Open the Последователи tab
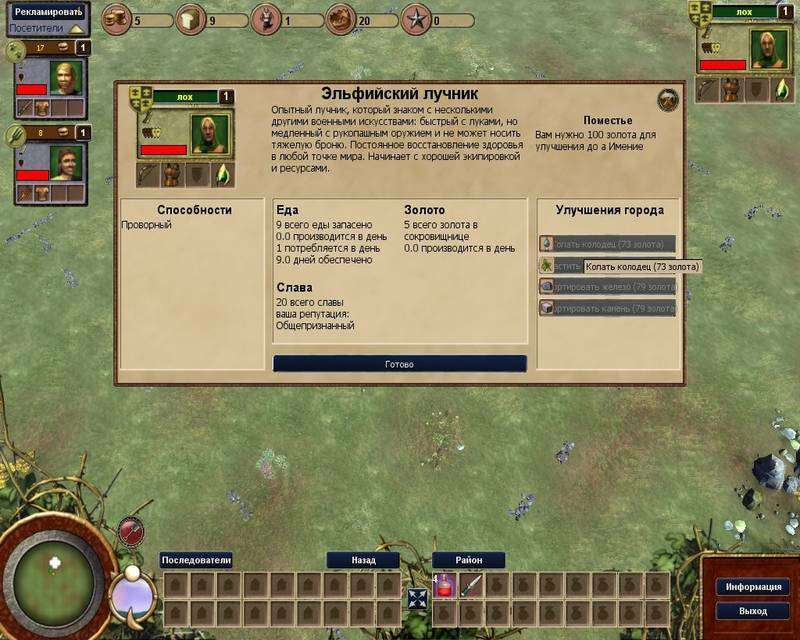Viewport: 800px width, 640px height. pos(196,560)
